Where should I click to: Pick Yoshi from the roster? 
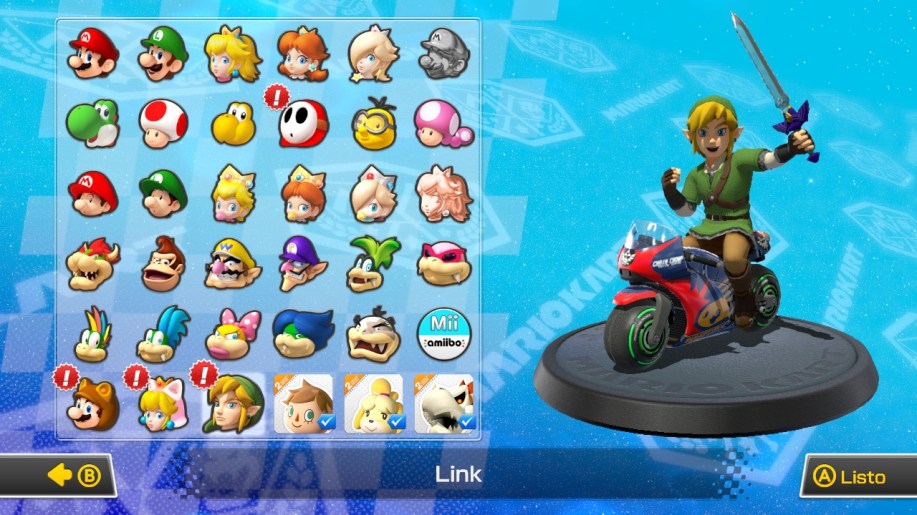click(93, 124)
